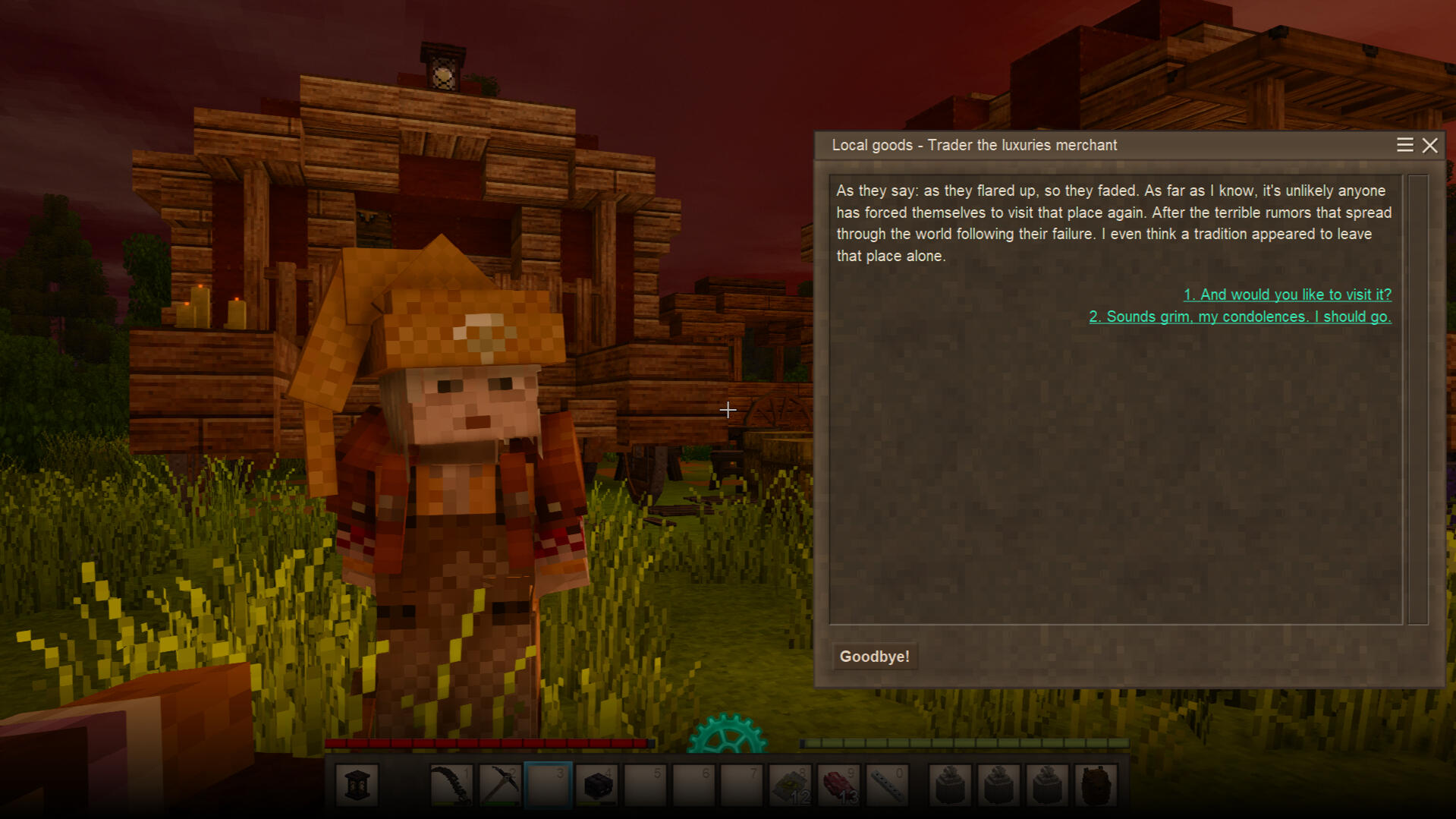Click the backpack slot on the hotbar
Image resolution: width=1456 pixels, height=819 pixels.
[1096, 785]
